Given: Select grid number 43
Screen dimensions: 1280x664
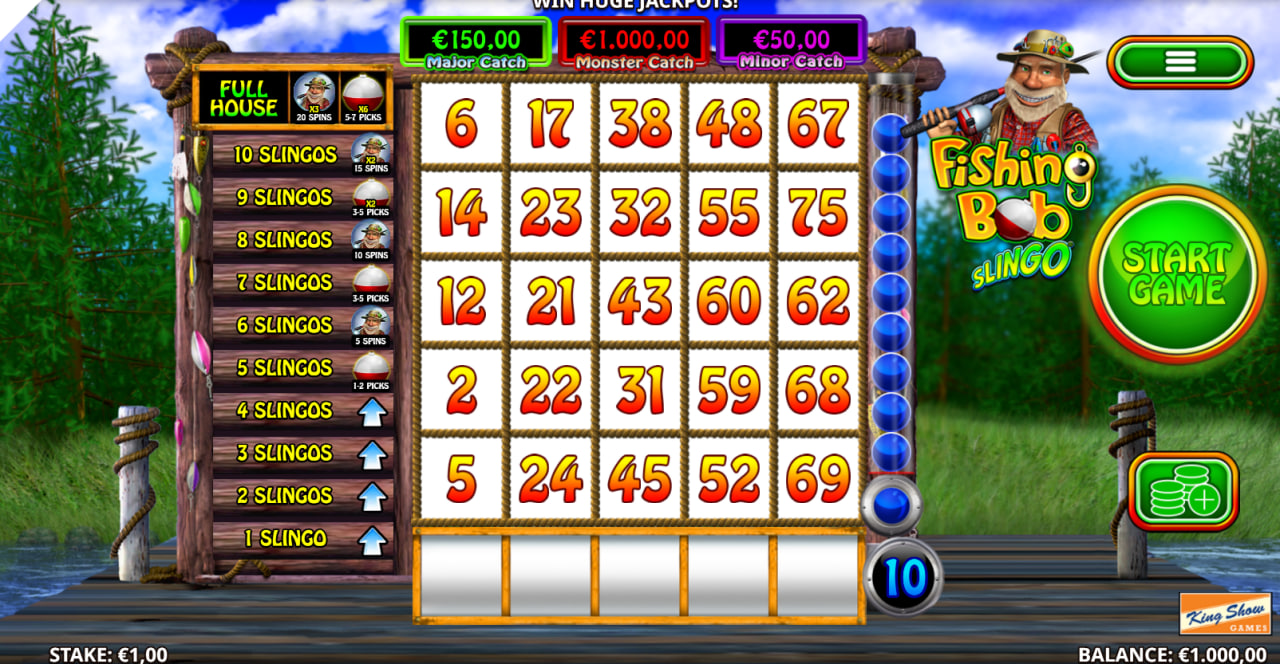Looking at the screenshot, I should pos(640,302).
